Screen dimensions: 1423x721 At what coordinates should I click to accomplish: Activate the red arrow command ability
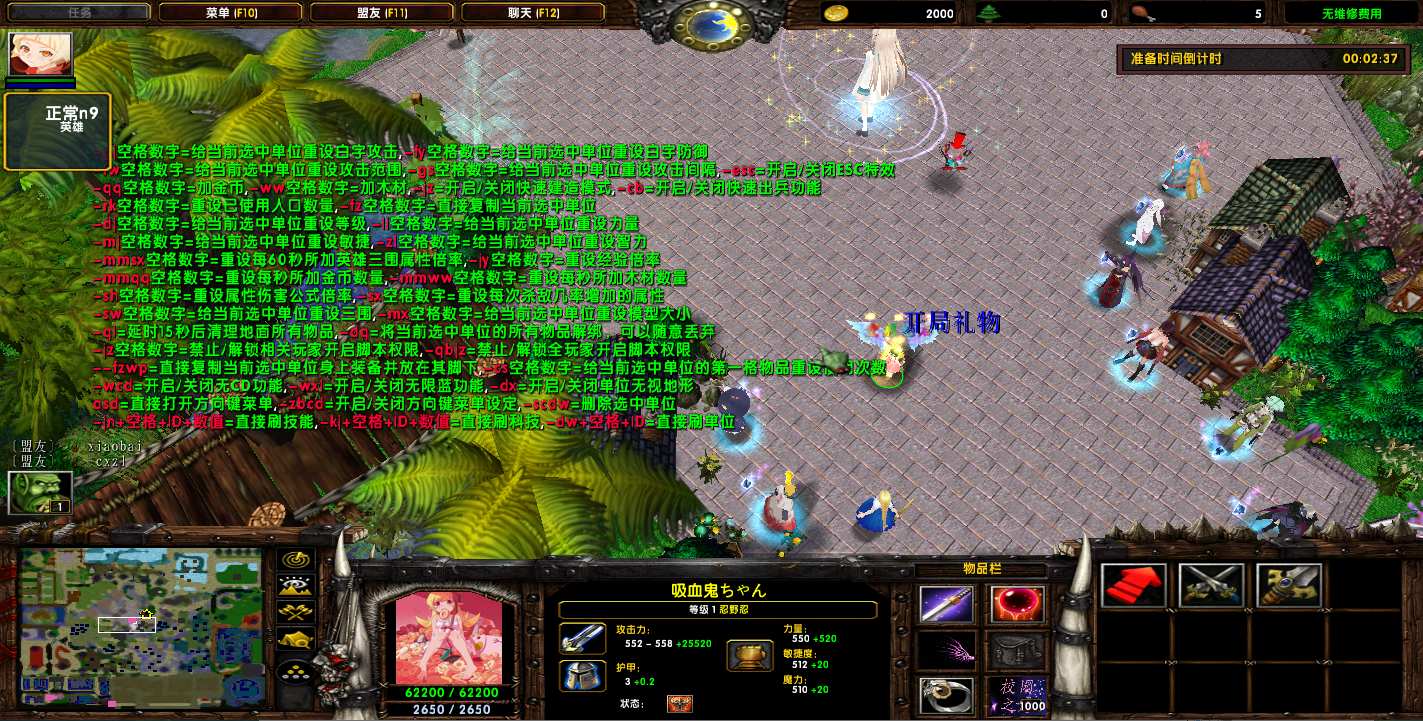click(x=1134, y=586)
